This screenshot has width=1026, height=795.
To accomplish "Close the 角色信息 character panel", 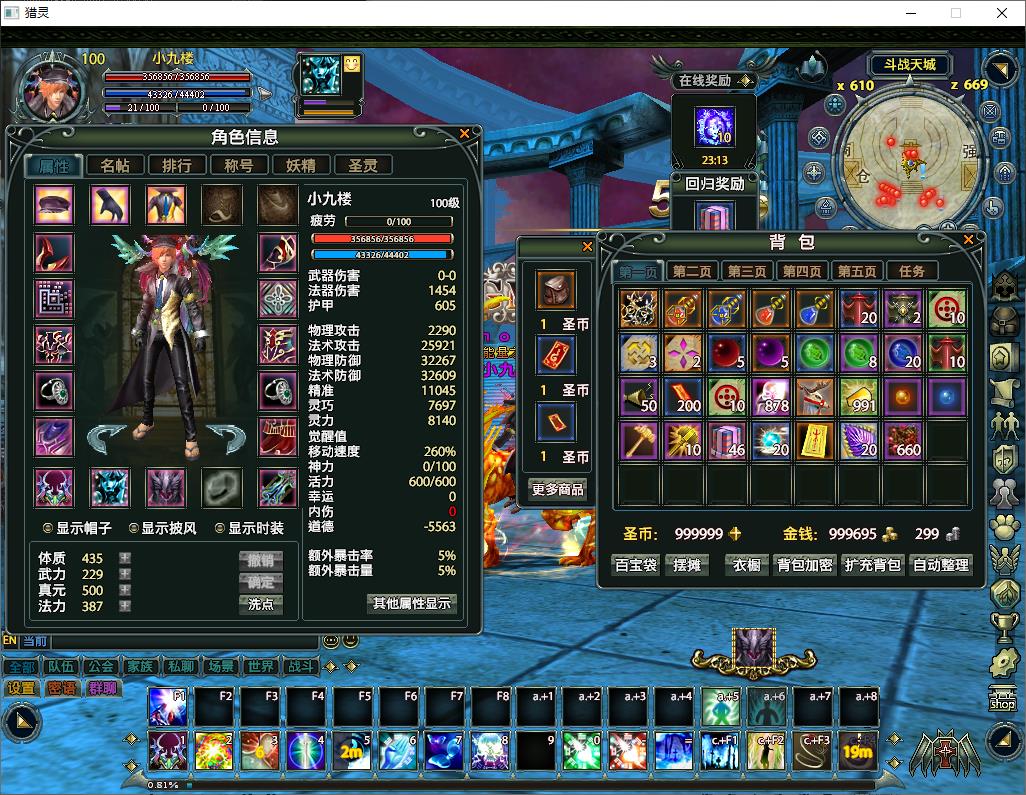I will point(464,134).
